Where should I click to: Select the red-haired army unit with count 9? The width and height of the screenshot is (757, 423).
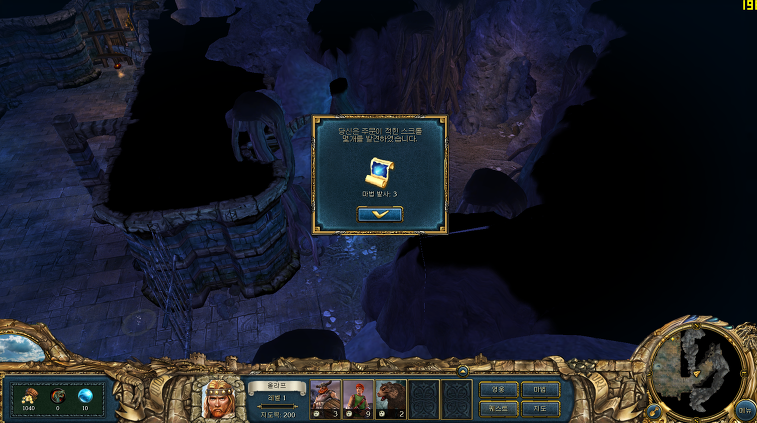358,399
